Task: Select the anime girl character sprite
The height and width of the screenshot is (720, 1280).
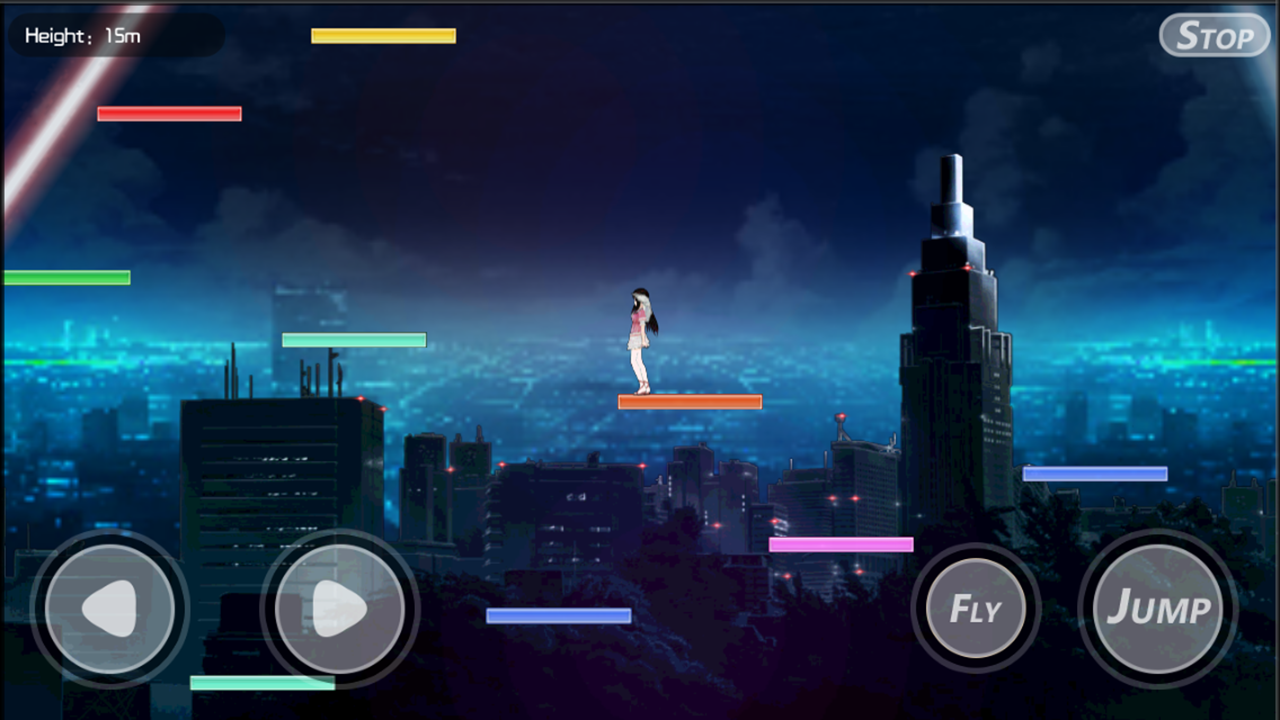Action: coord(642,340)
